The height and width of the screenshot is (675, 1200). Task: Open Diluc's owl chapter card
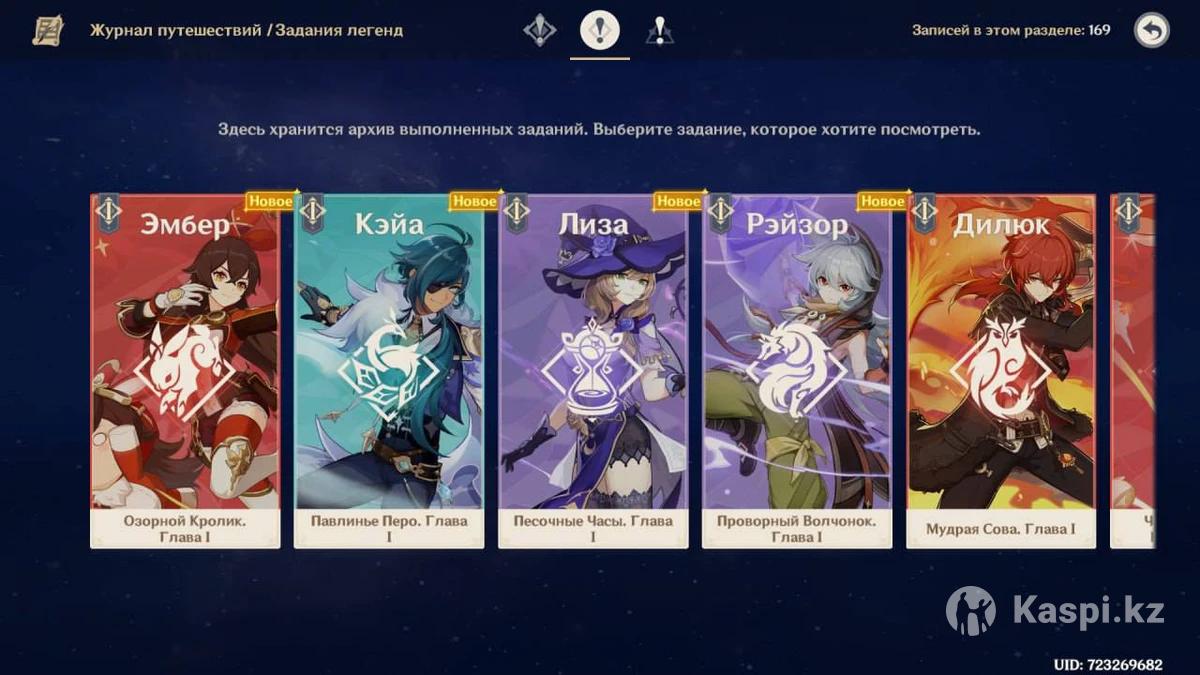click(1001, 370)
